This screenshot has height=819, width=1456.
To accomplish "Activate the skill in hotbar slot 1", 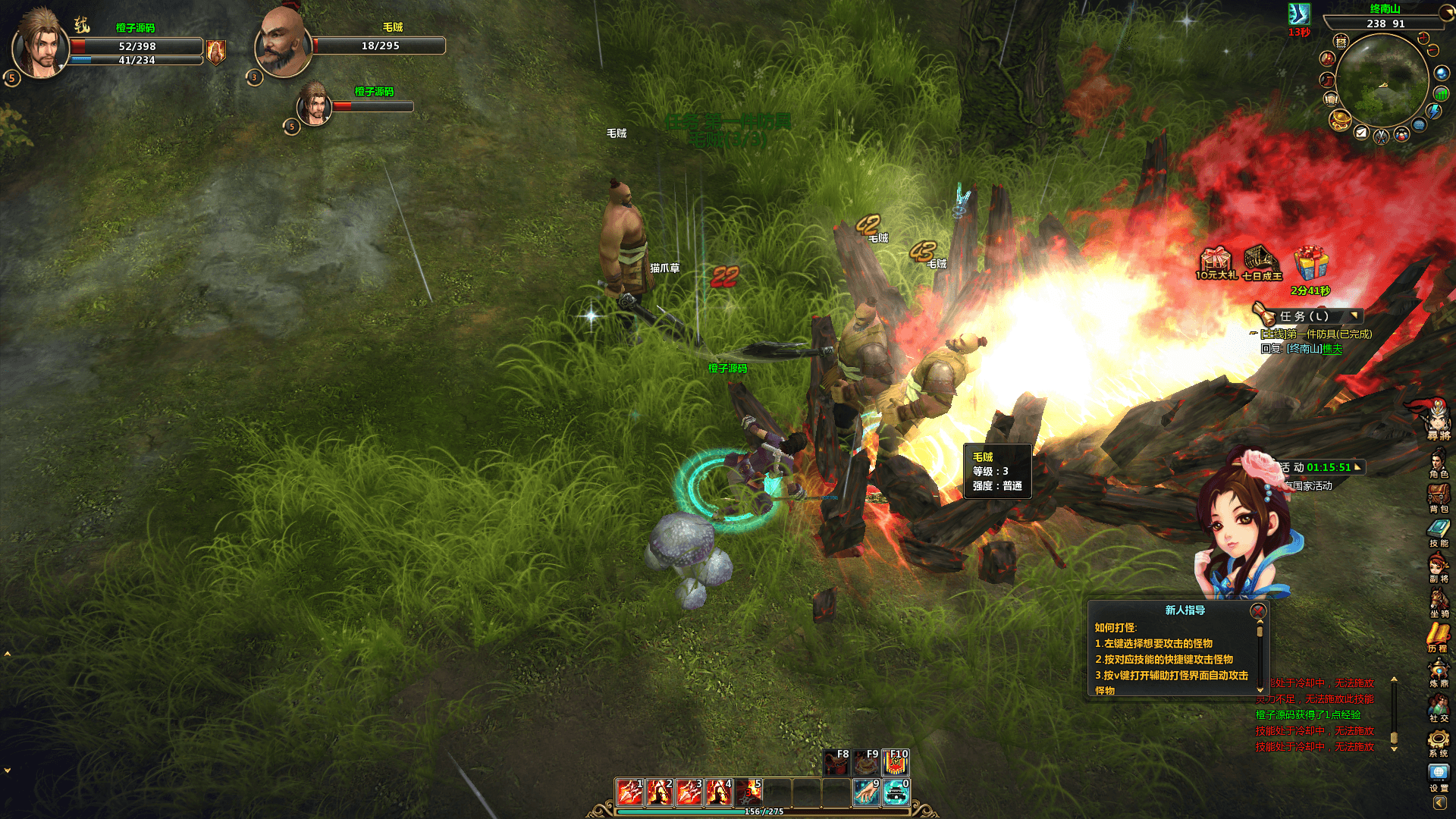I will pyautogui.click(x=629, y=792).
